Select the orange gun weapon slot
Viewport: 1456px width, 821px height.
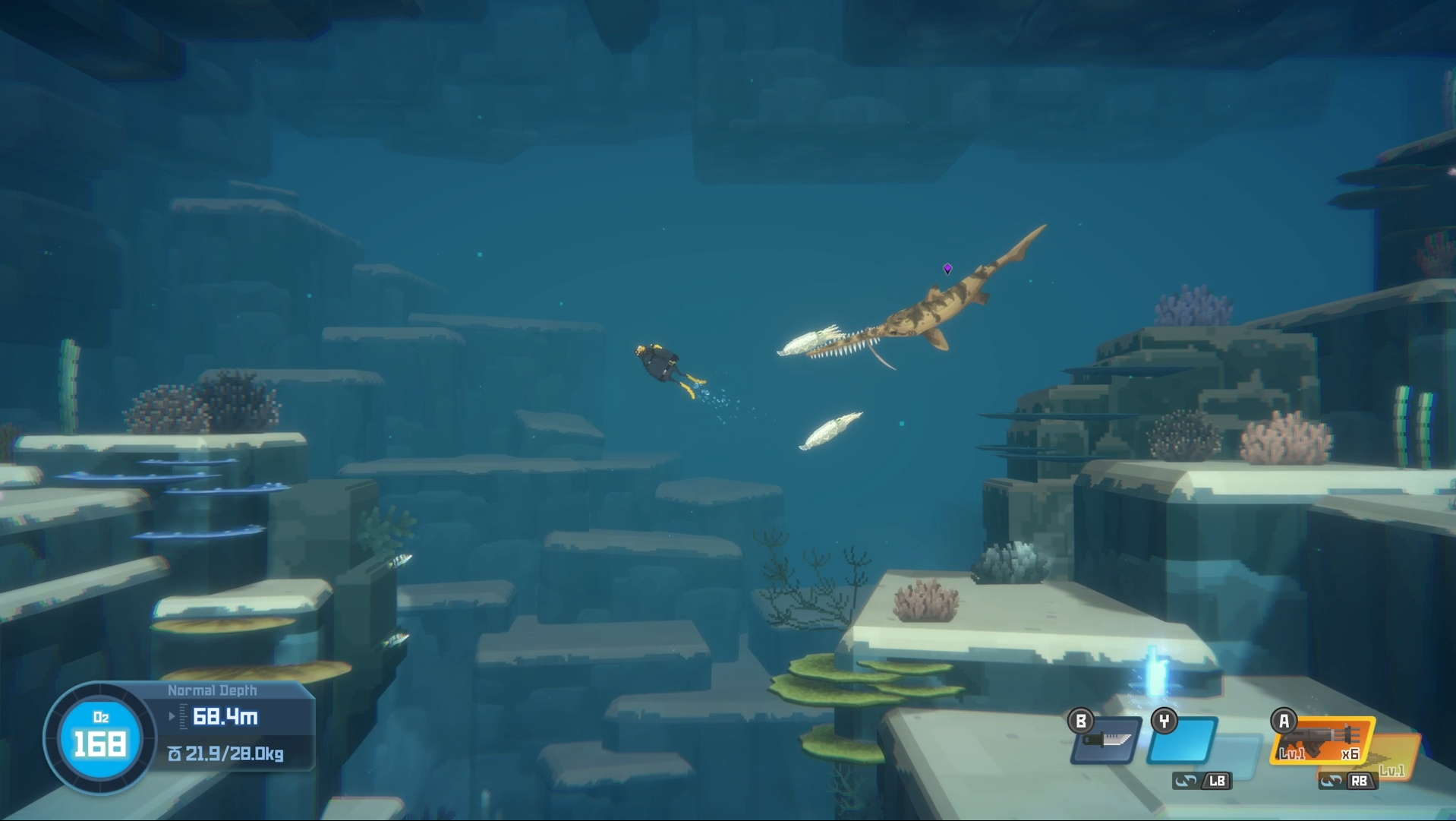tap(1322, 740)
